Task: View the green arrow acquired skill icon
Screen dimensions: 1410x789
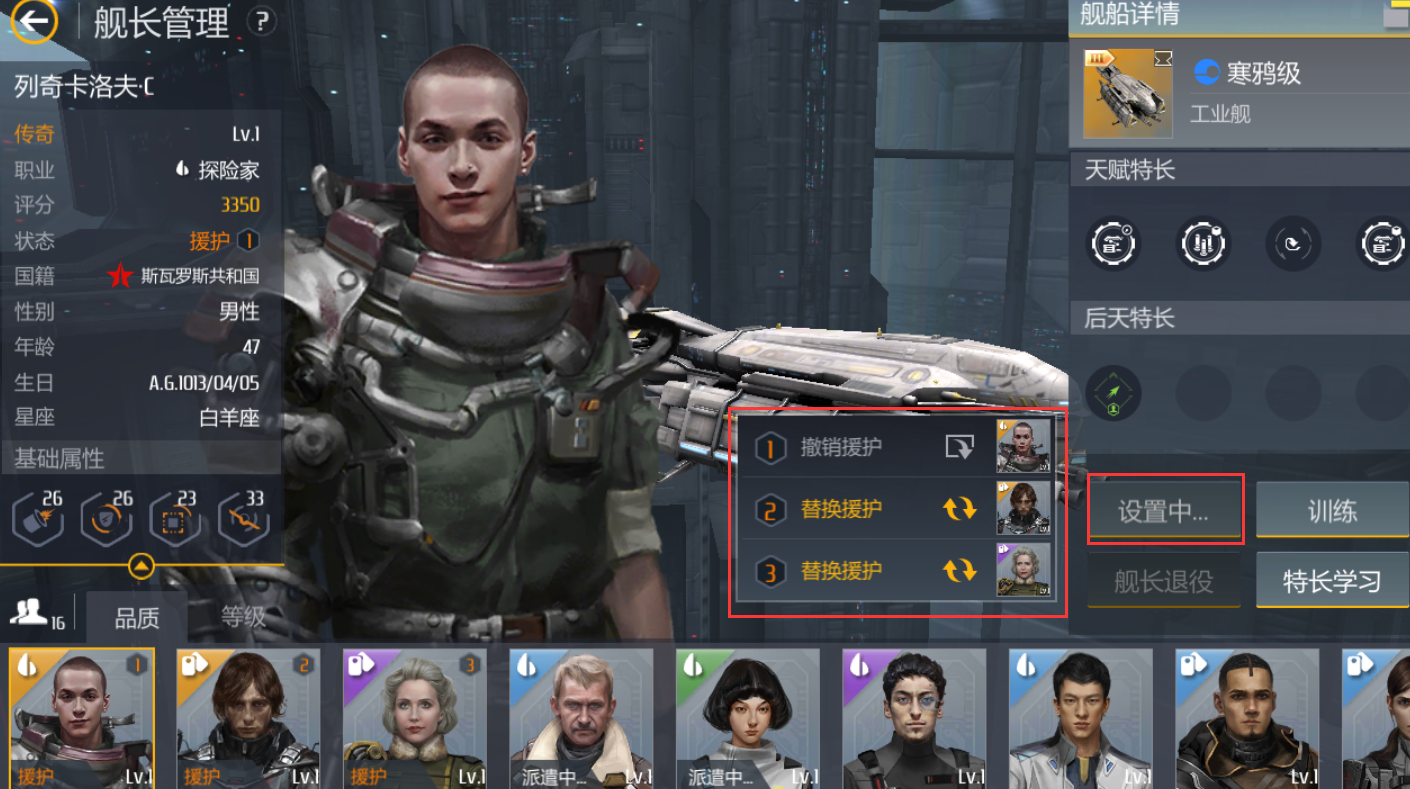Action: coord(1112,392)
